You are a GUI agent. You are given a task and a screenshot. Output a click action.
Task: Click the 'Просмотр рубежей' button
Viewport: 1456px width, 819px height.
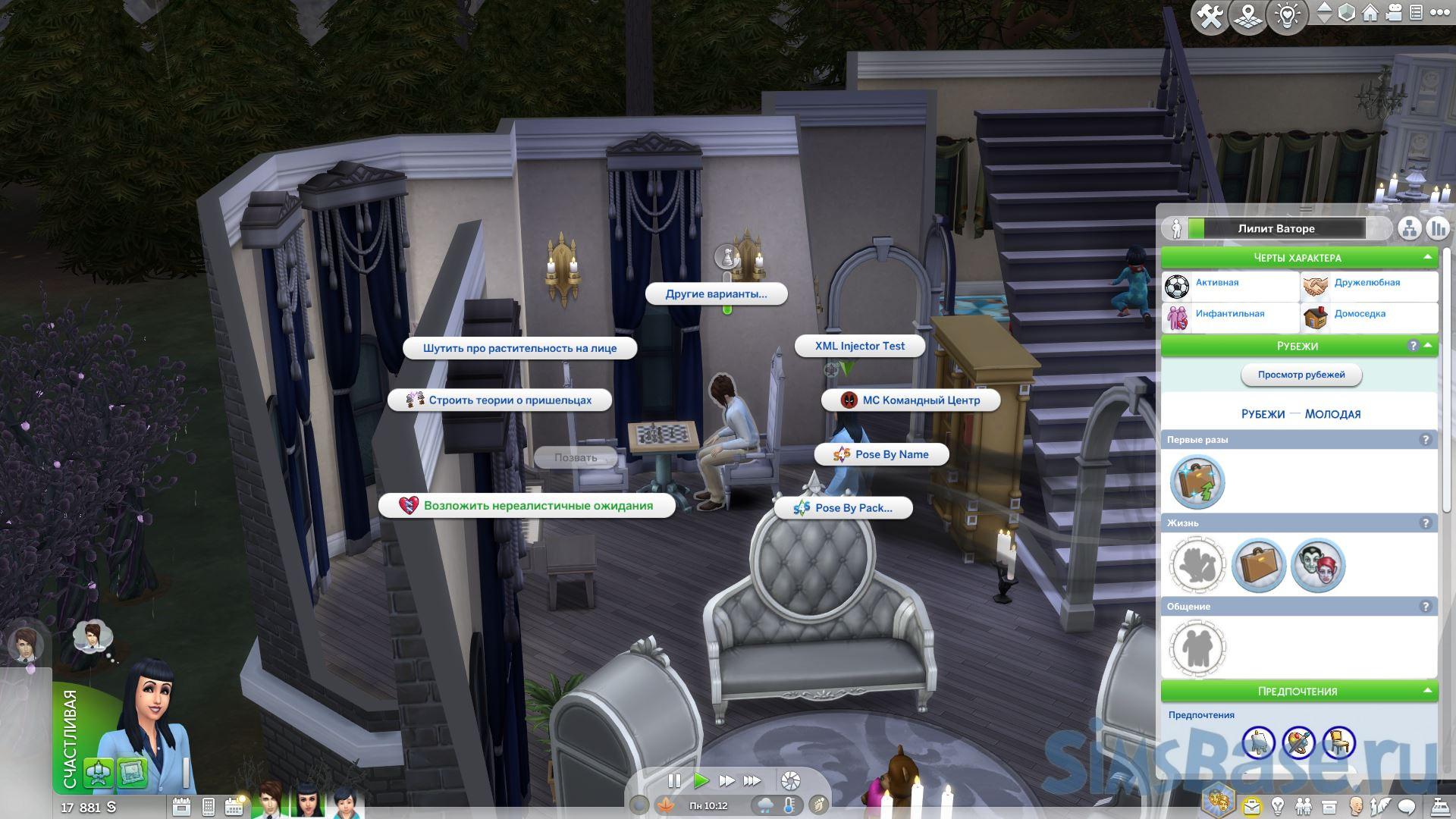(1301, 375)
